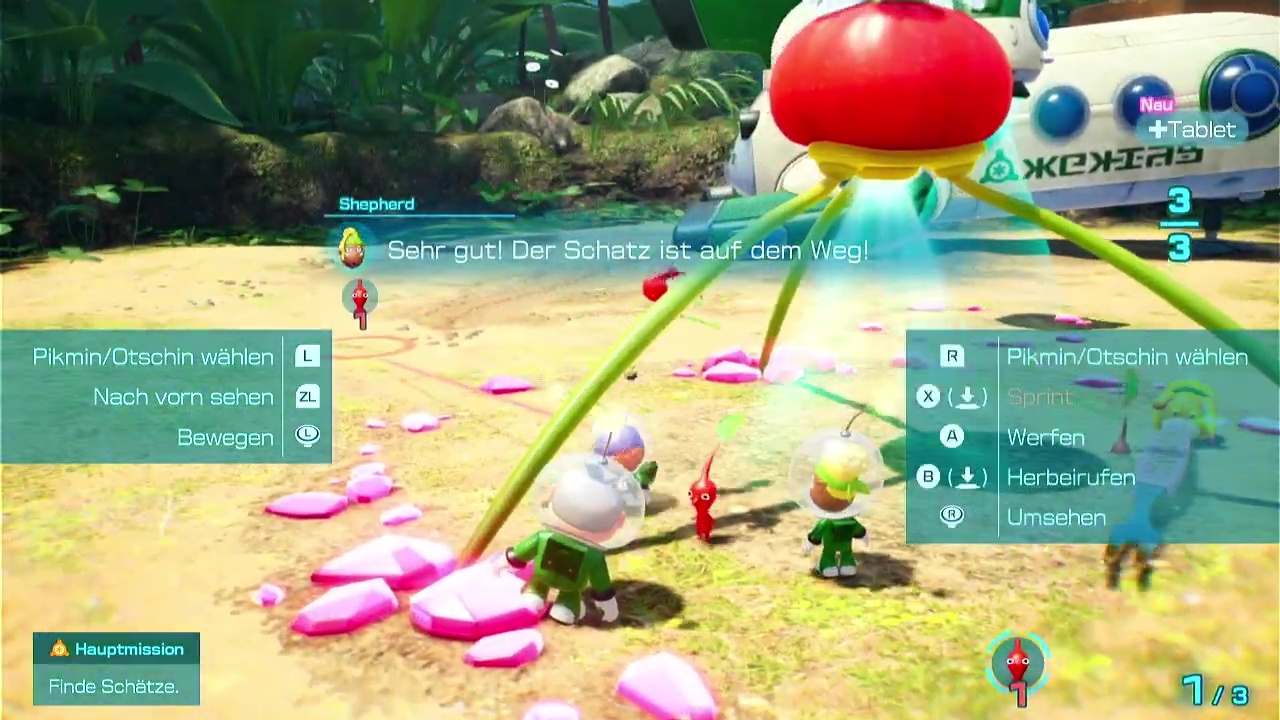Select the red Pikmin squad icon
Image resolution: width=1280 pixels, height=720 pixels.
click(x=1017, y=663)
